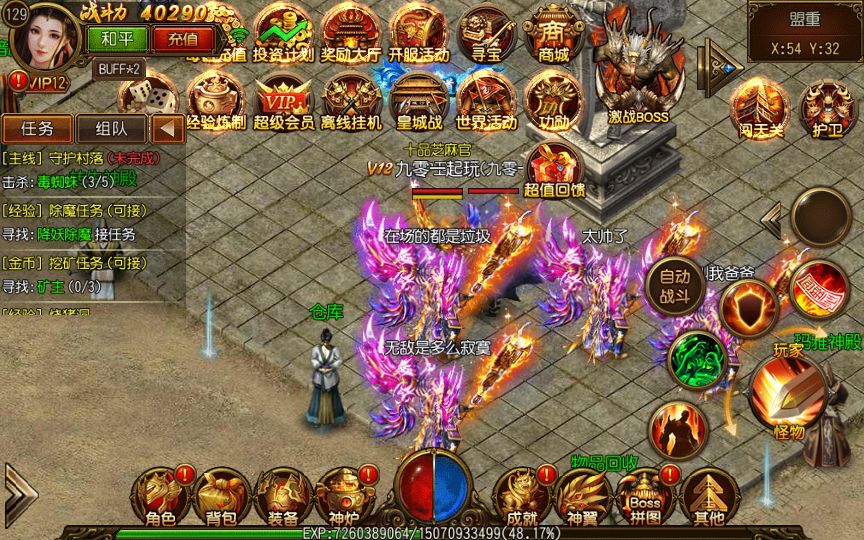Open the red 充值 recharge button
864x540 pixels.
pos(183,39)
